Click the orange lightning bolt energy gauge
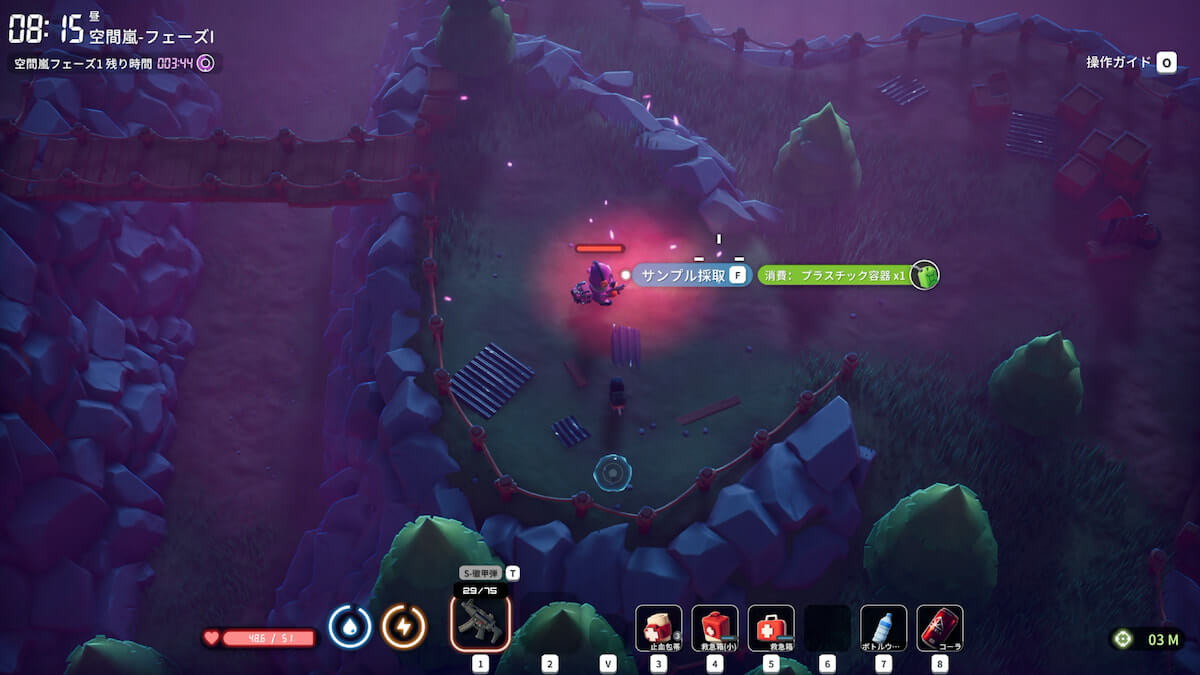This screenshot has height=675, width=1200. tap(404, 626)
